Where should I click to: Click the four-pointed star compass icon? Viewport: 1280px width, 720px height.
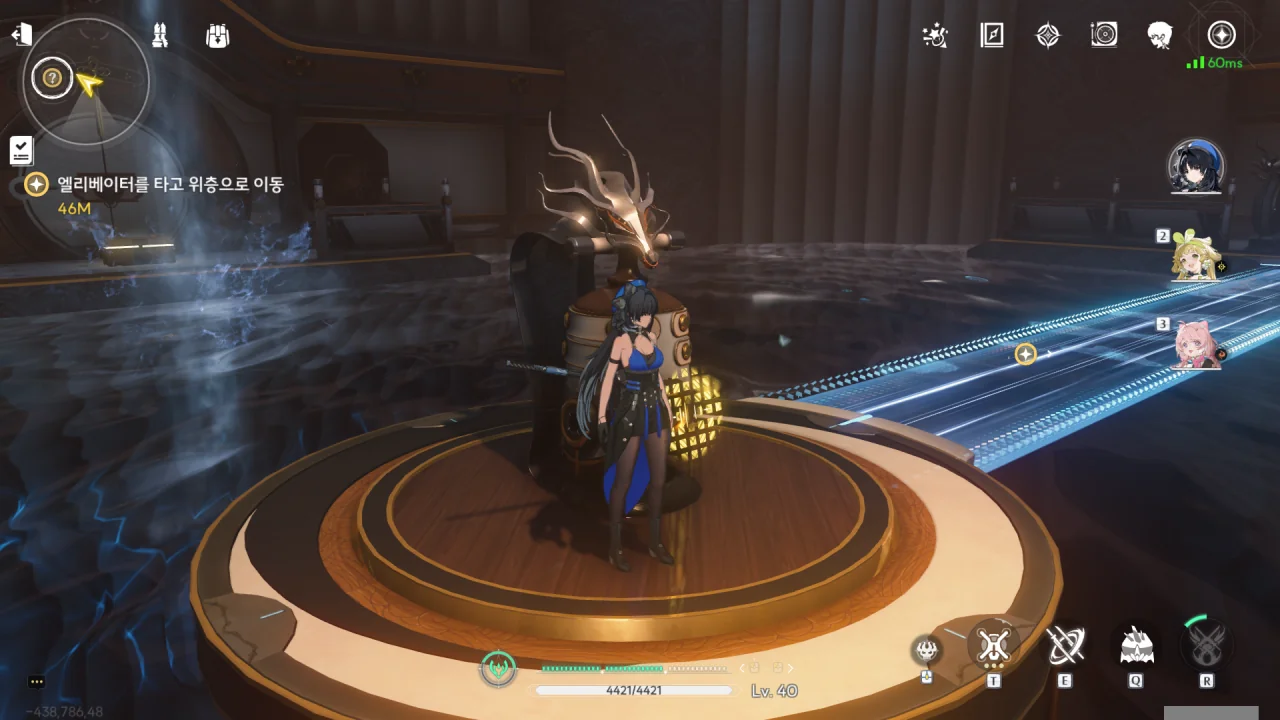(1047, 36)
